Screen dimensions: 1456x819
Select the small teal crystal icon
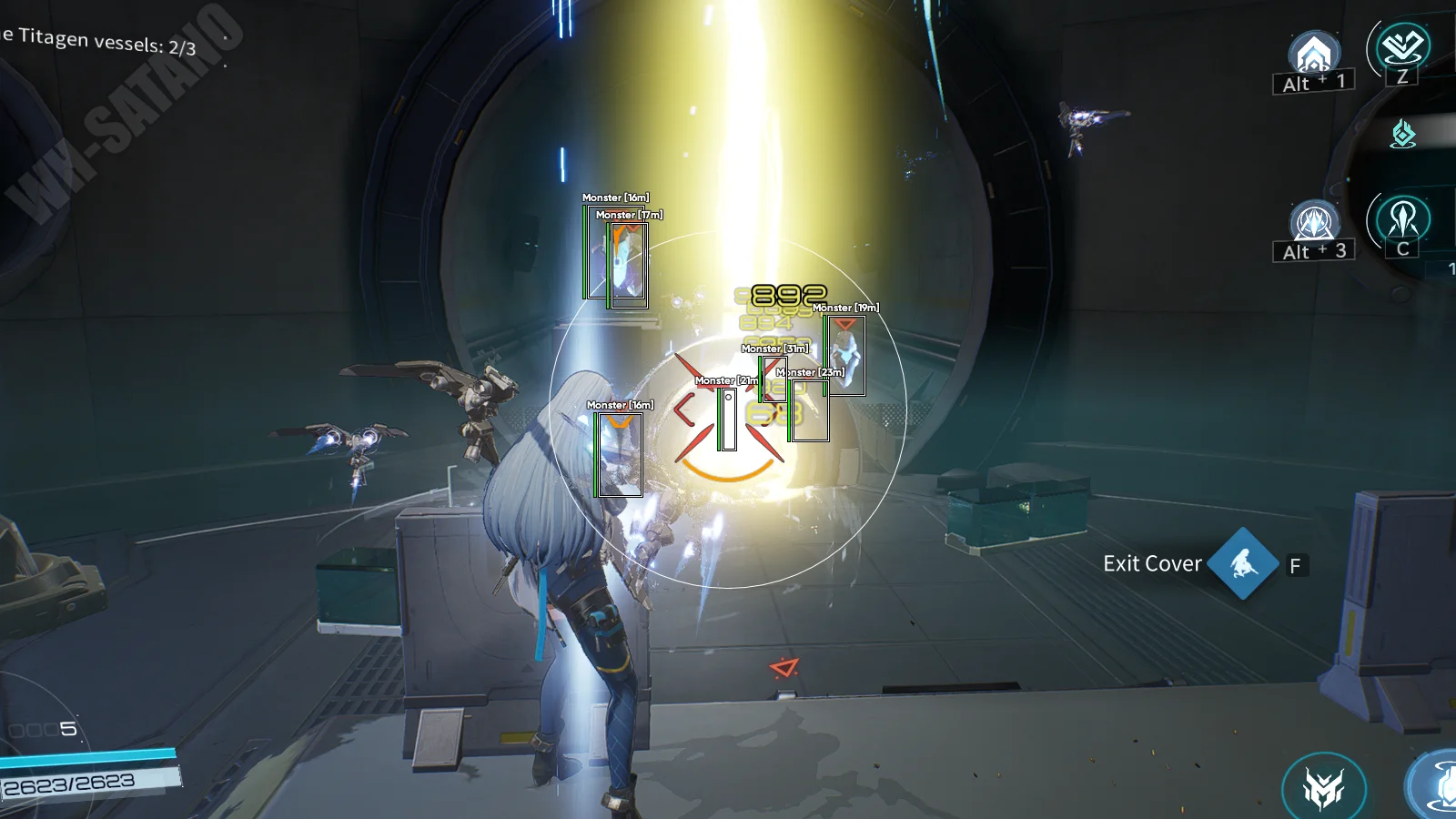pos(1403,134)
